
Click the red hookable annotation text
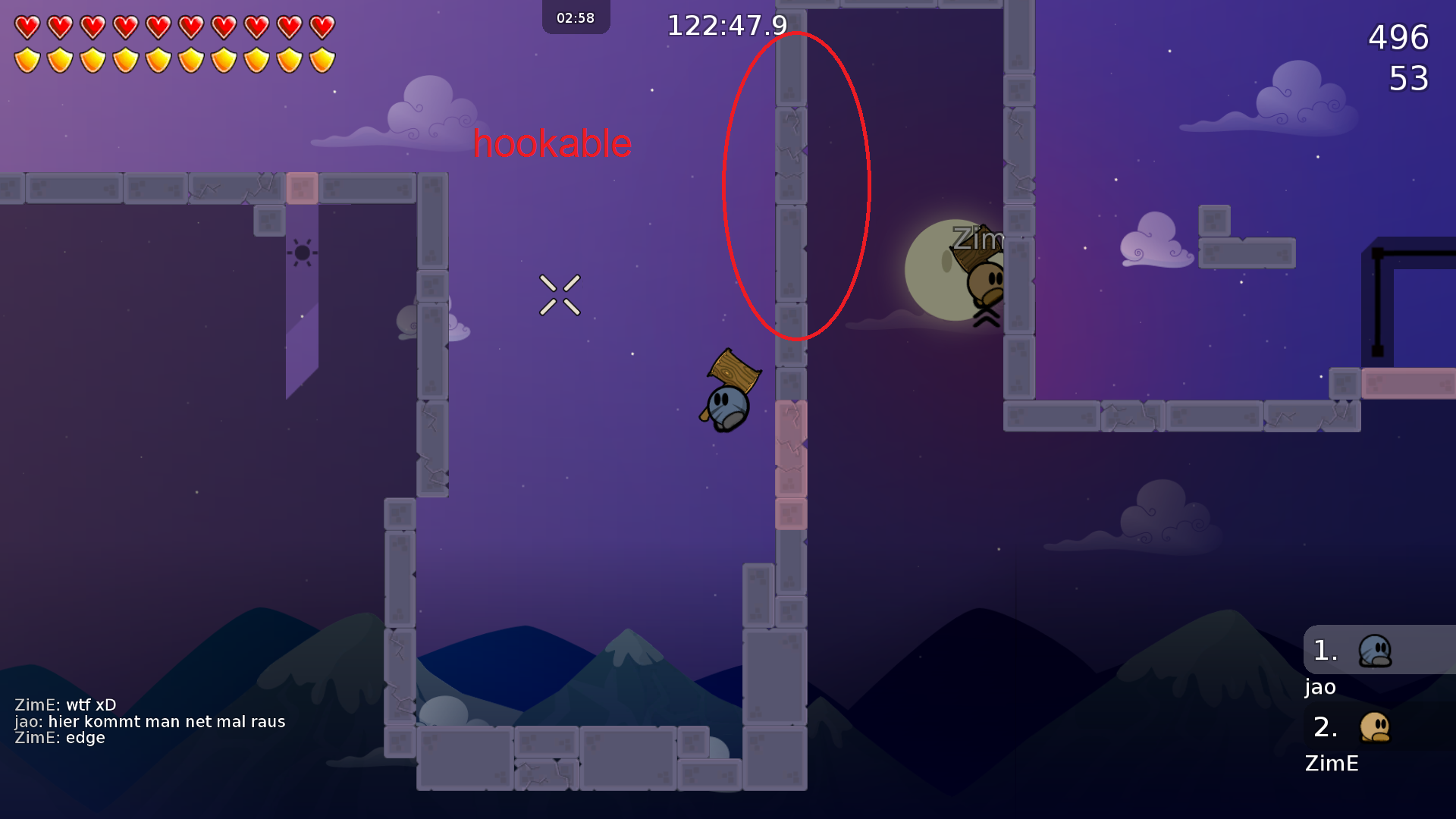[552, 144]
